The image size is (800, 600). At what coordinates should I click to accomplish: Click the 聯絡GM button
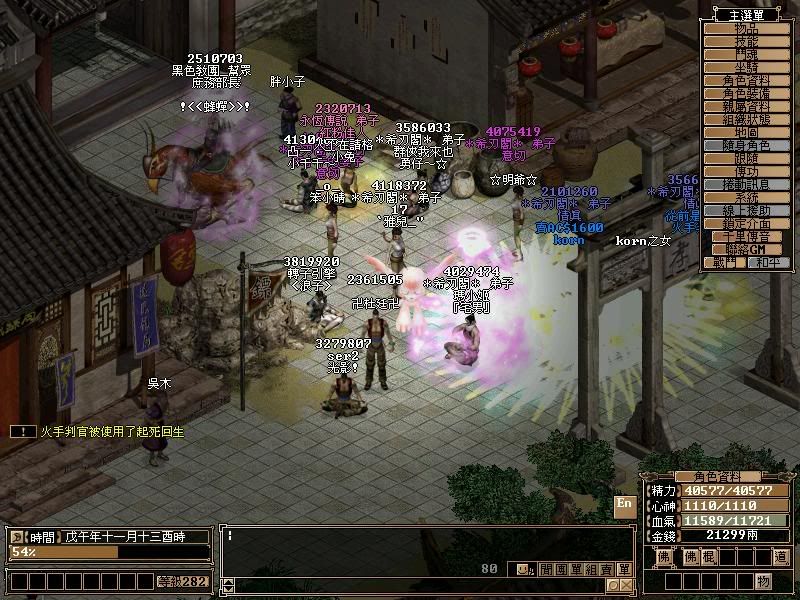(x=746, y=249)
